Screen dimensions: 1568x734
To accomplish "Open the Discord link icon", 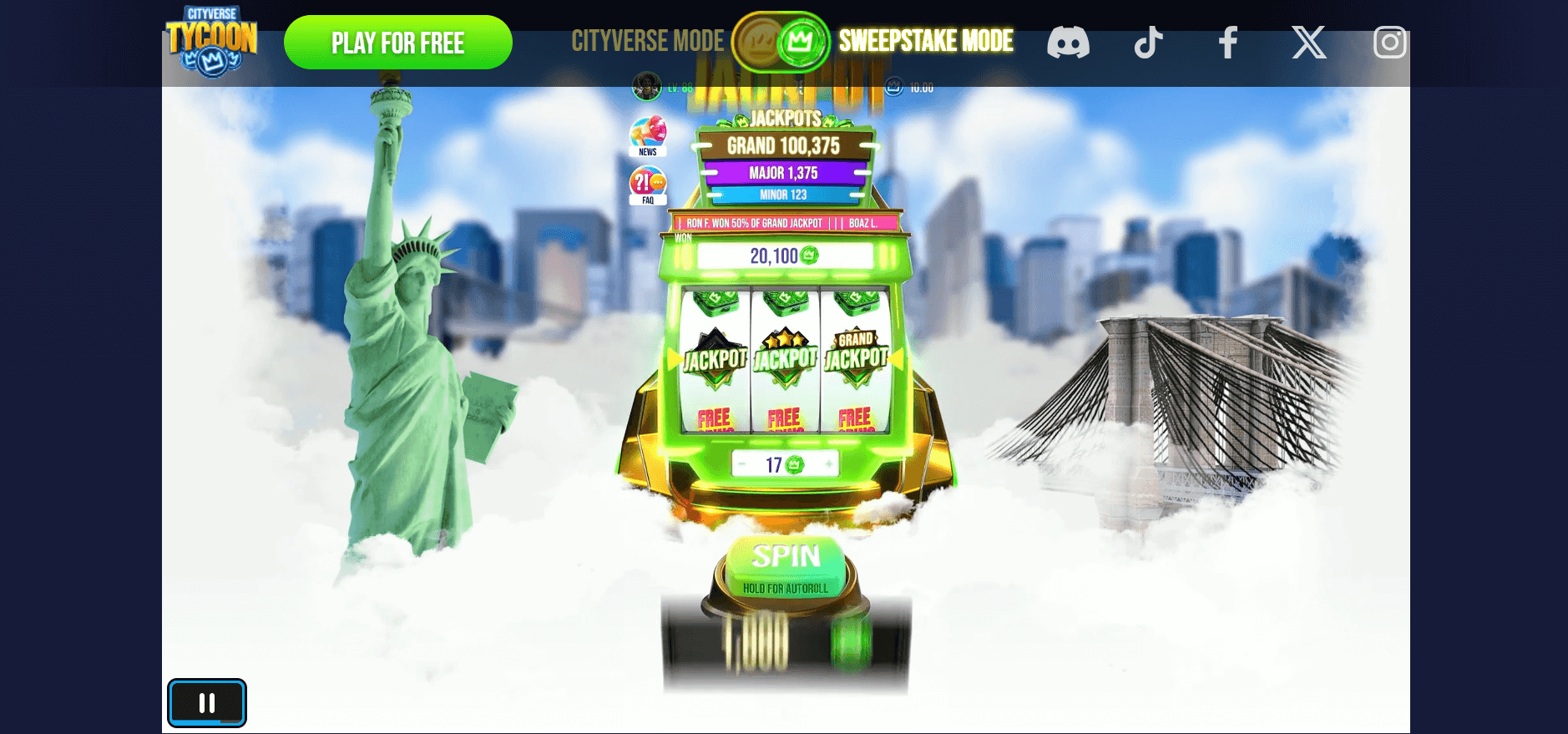I will pyautogui.click(x=1068, y=42).
